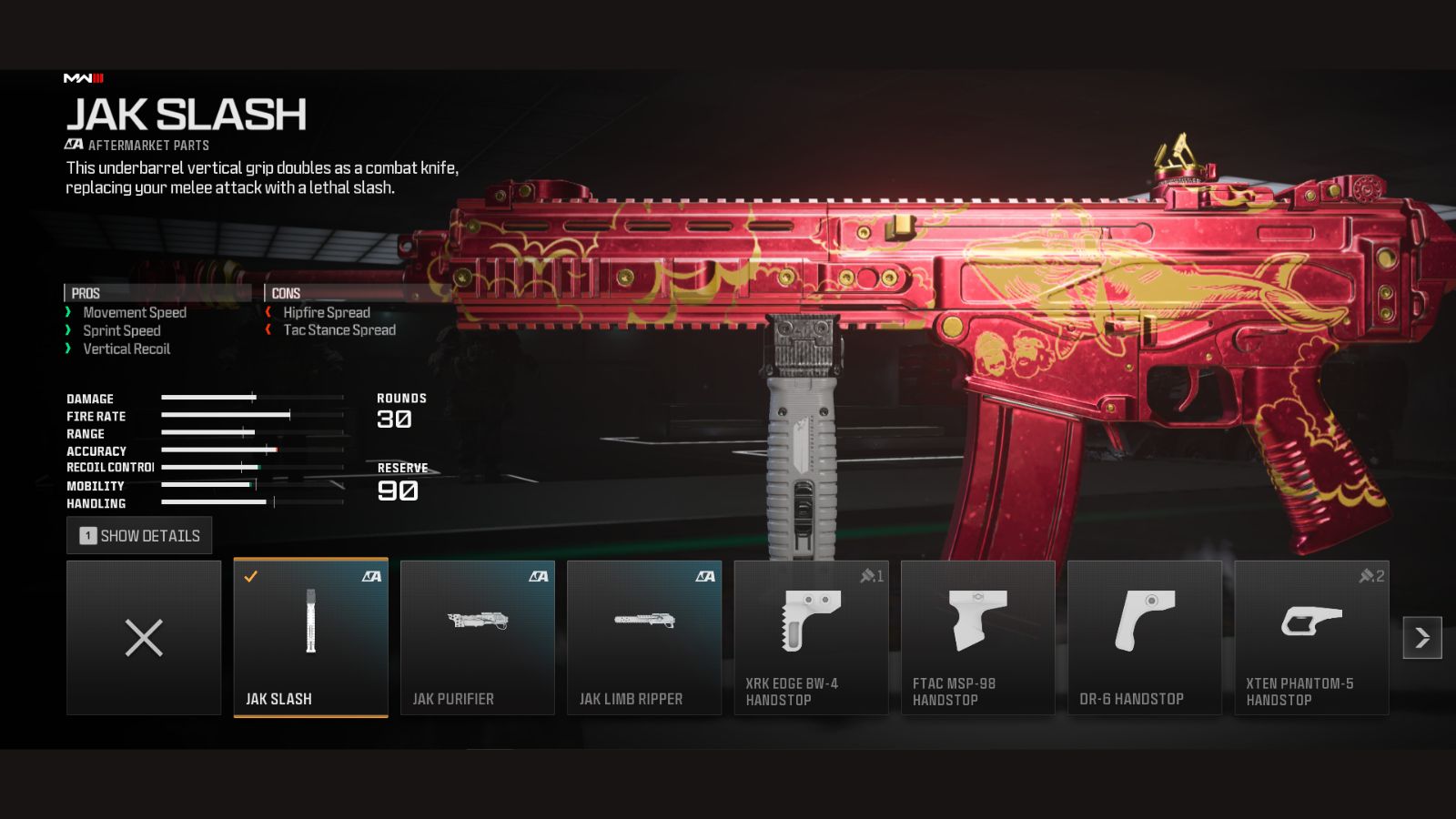Remove attachment by clicking the X tile
1456x819 pixels.
click(143, 638)
